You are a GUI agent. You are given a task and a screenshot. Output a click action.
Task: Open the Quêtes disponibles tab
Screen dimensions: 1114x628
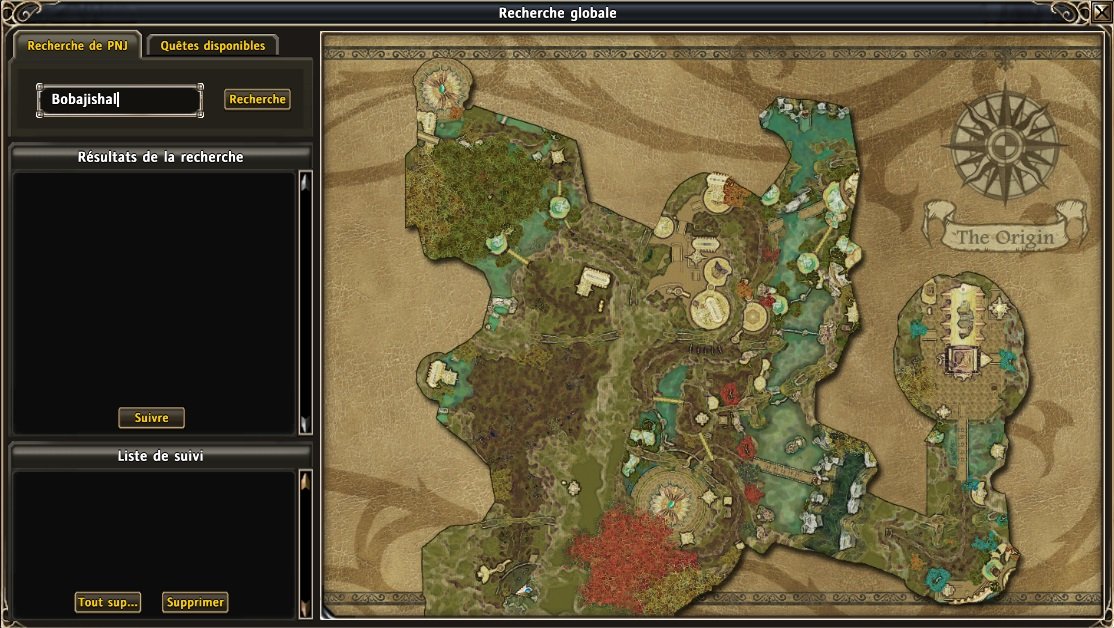click(x=213, y=45)
